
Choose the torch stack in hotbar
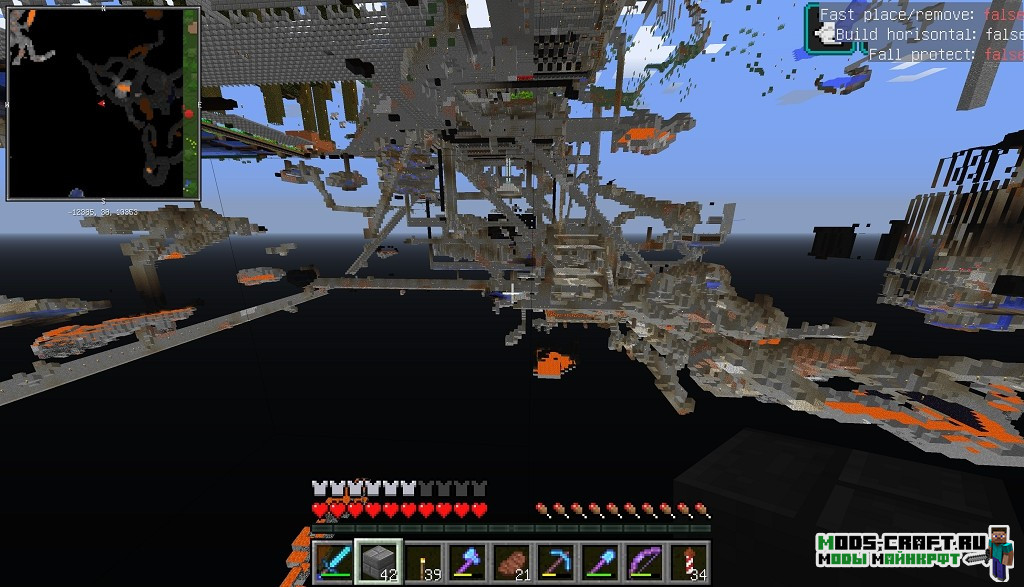coord(426,560)
